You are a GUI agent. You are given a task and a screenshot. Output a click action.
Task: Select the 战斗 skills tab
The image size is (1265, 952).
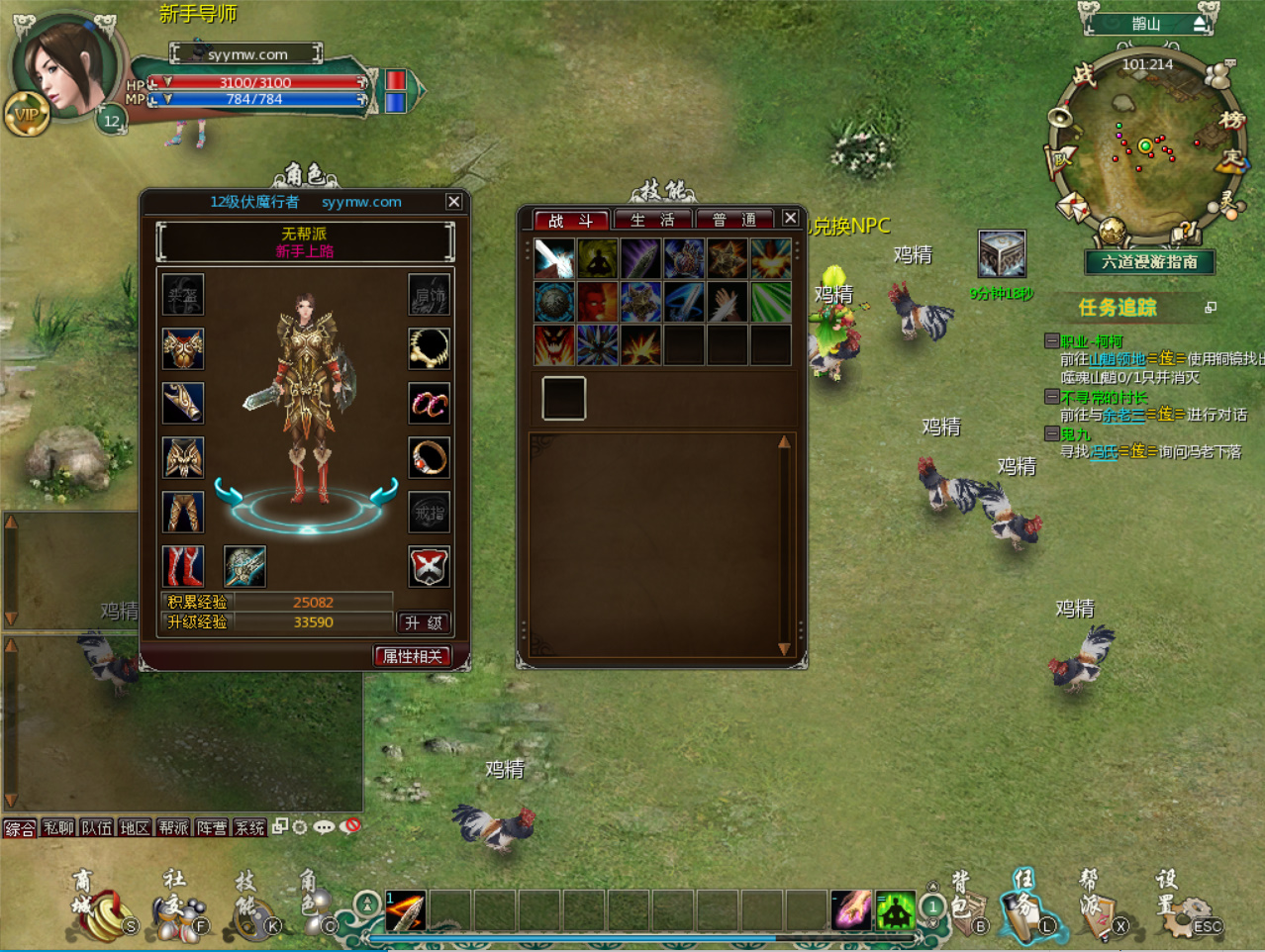pos(570,220)
